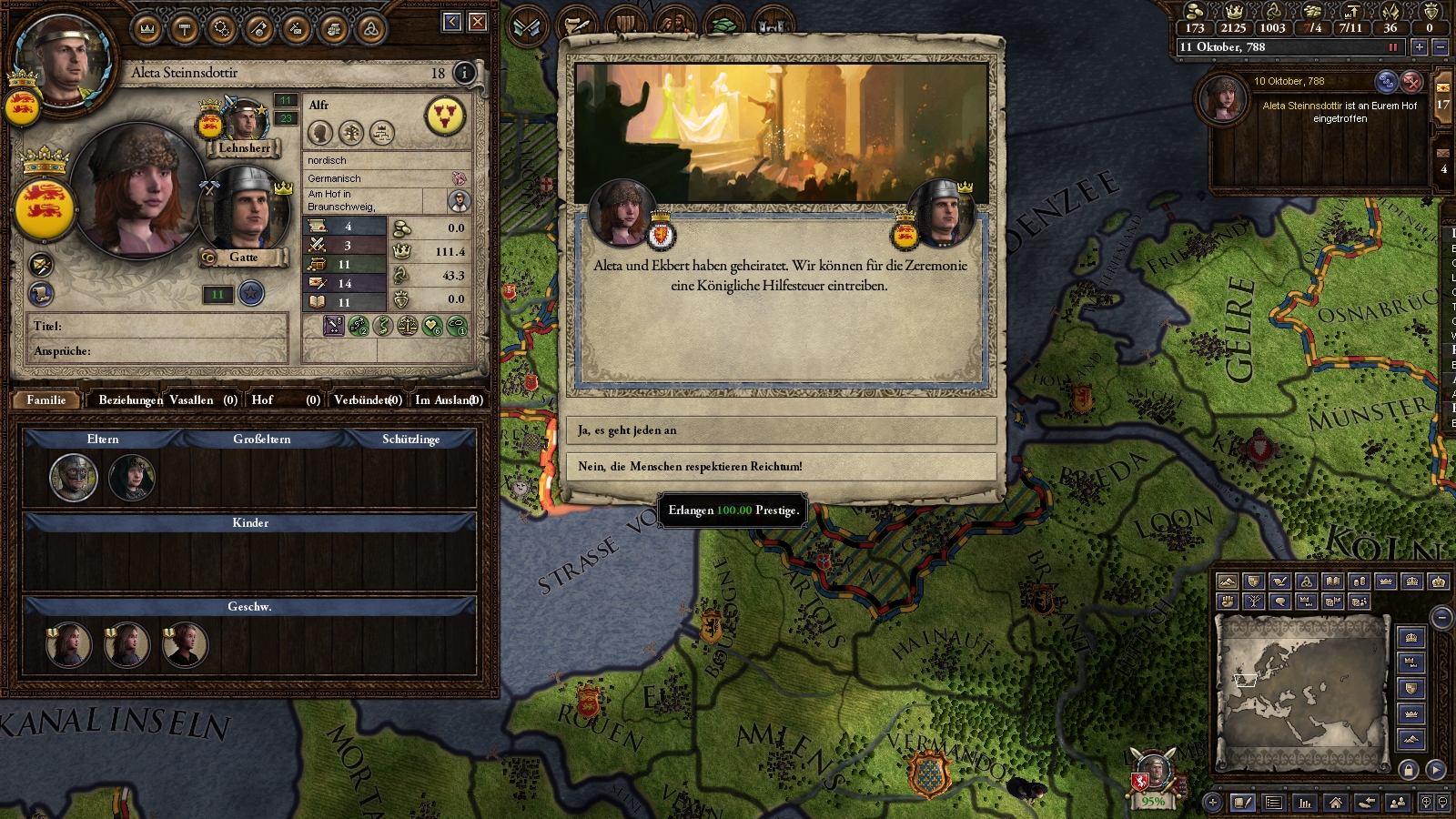Image resolution: width=1456 pixels, height=819 pixels.
Task: Go back to previous character
Action: 452,22
